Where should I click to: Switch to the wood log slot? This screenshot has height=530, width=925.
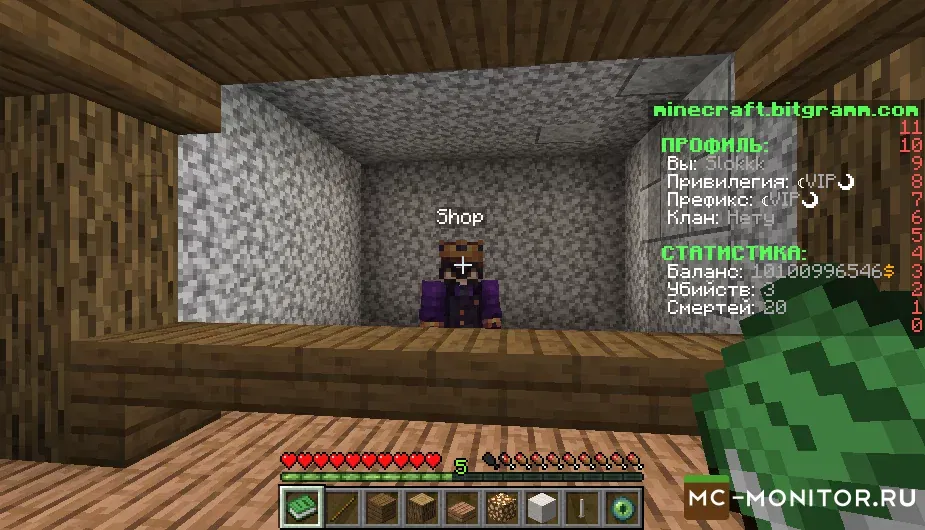420,507
